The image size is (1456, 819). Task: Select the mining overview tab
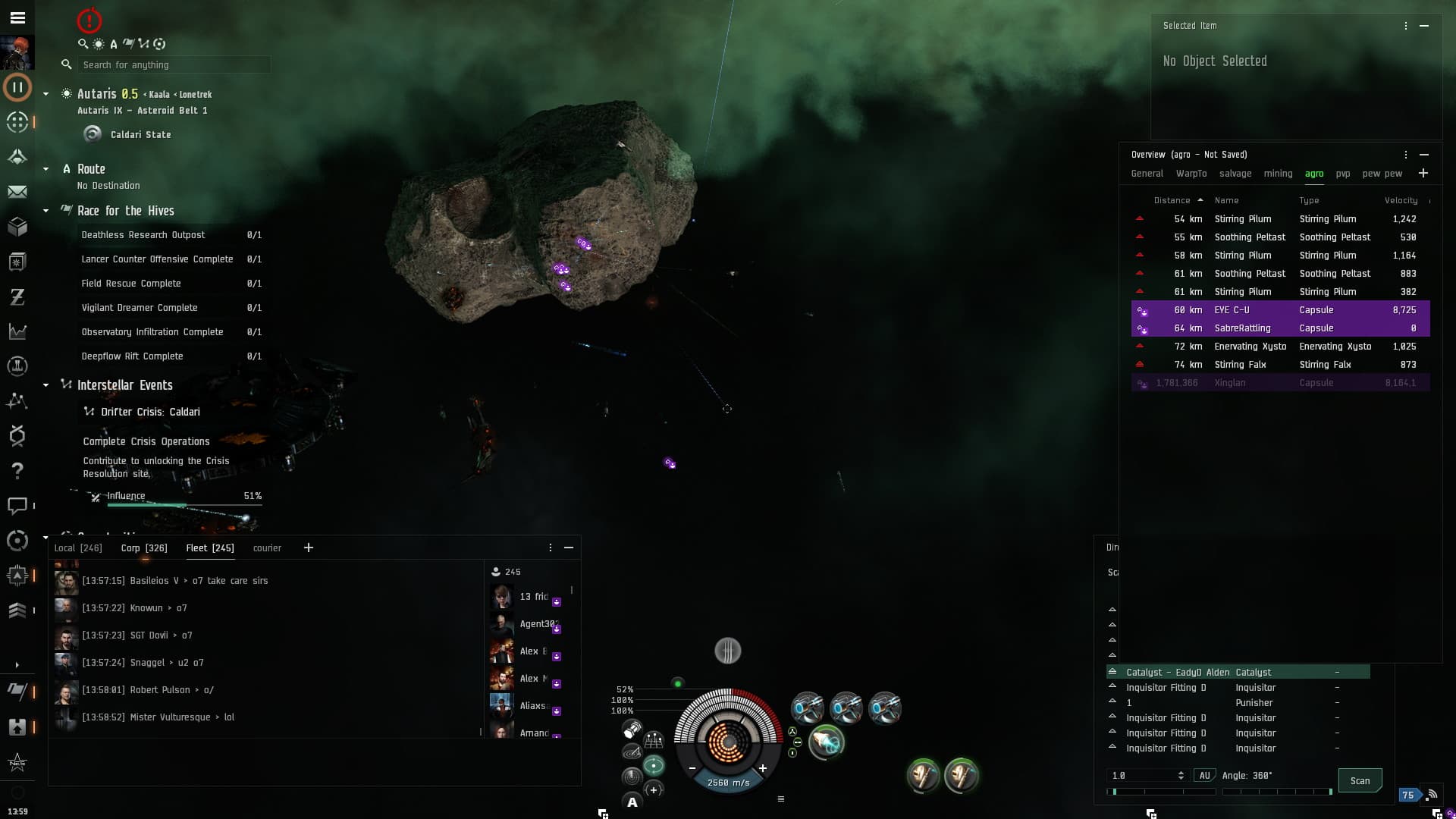pyautogui.click(x=1278, y=174)
